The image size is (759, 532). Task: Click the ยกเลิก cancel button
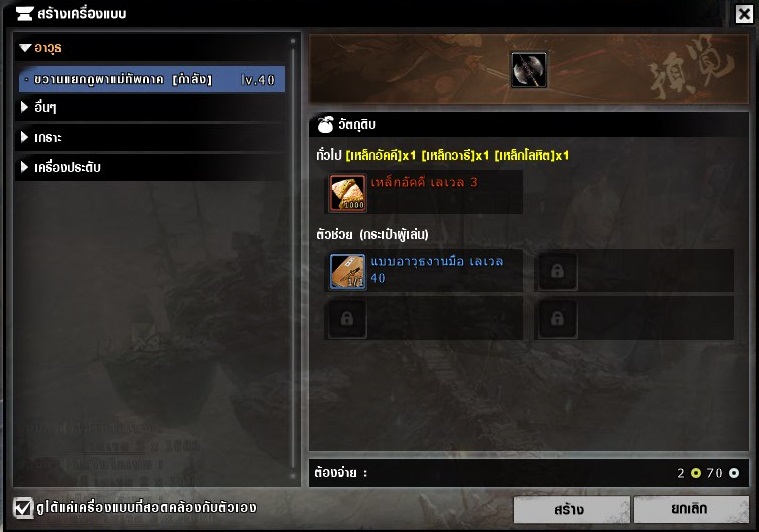(690, 509)
